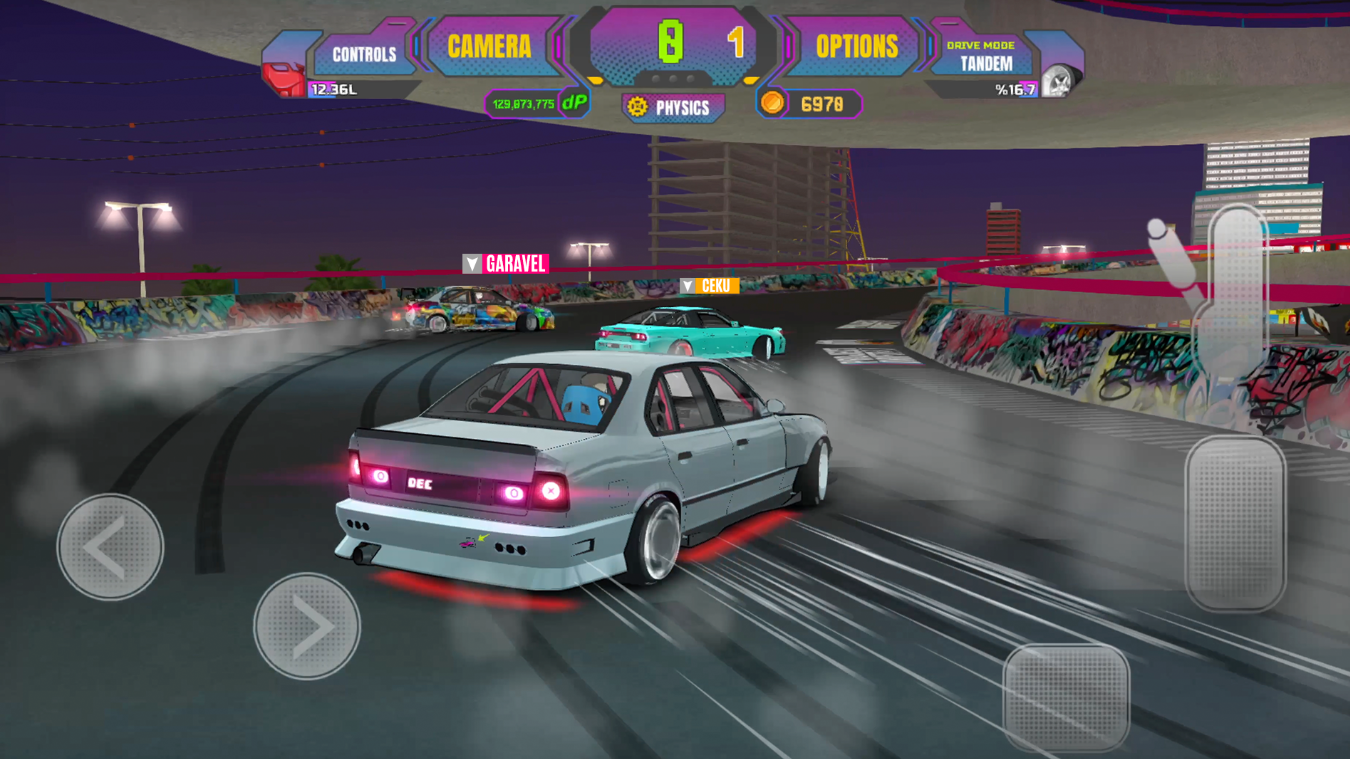The image size is (1350, 759).
Task: Tap the tall gas pedal
Action: point(1235,522)
